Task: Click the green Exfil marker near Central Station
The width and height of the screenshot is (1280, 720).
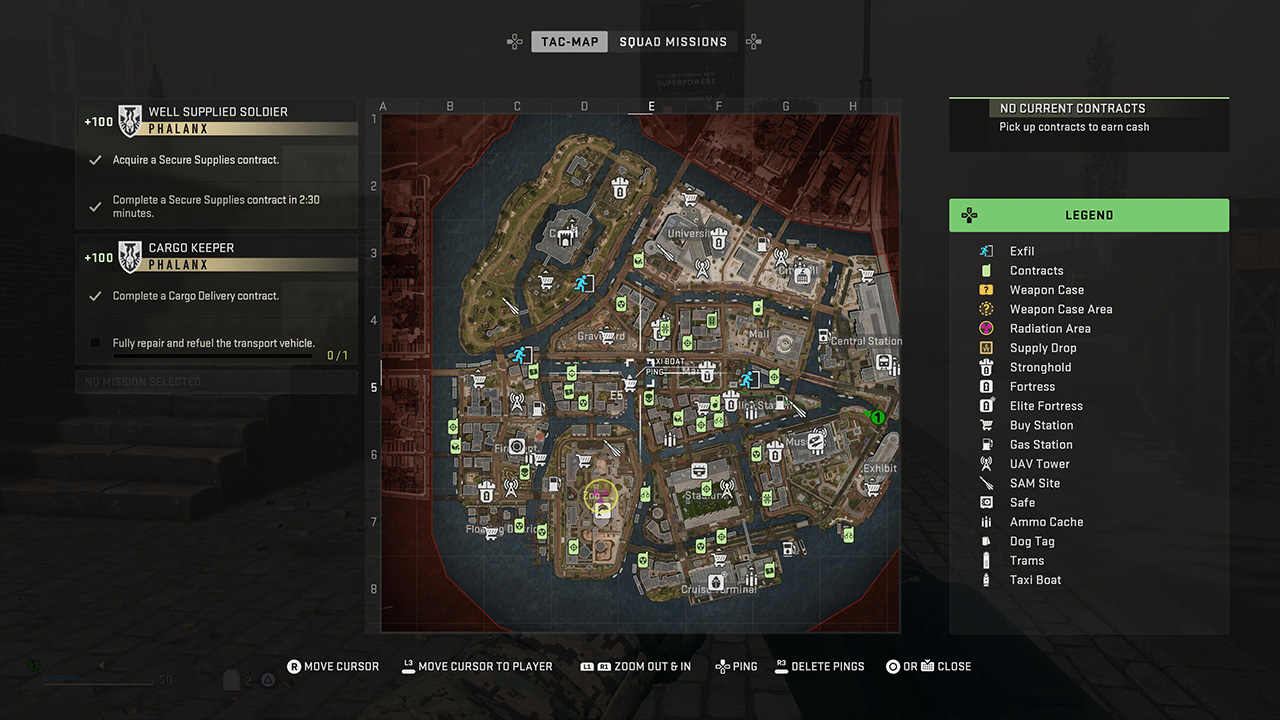Action: tap(877, 418)
